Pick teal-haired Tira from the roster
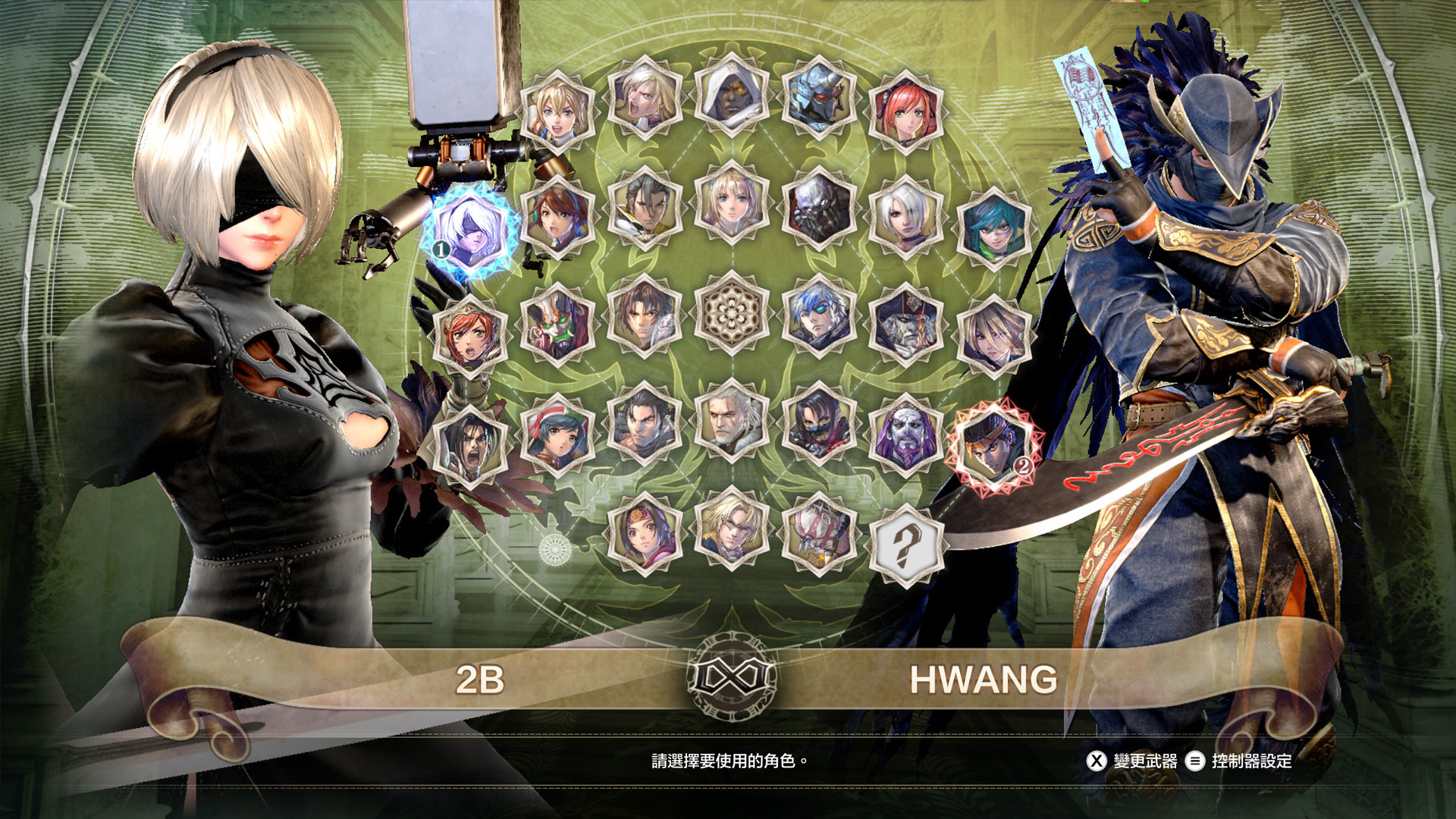 [993, 227]
